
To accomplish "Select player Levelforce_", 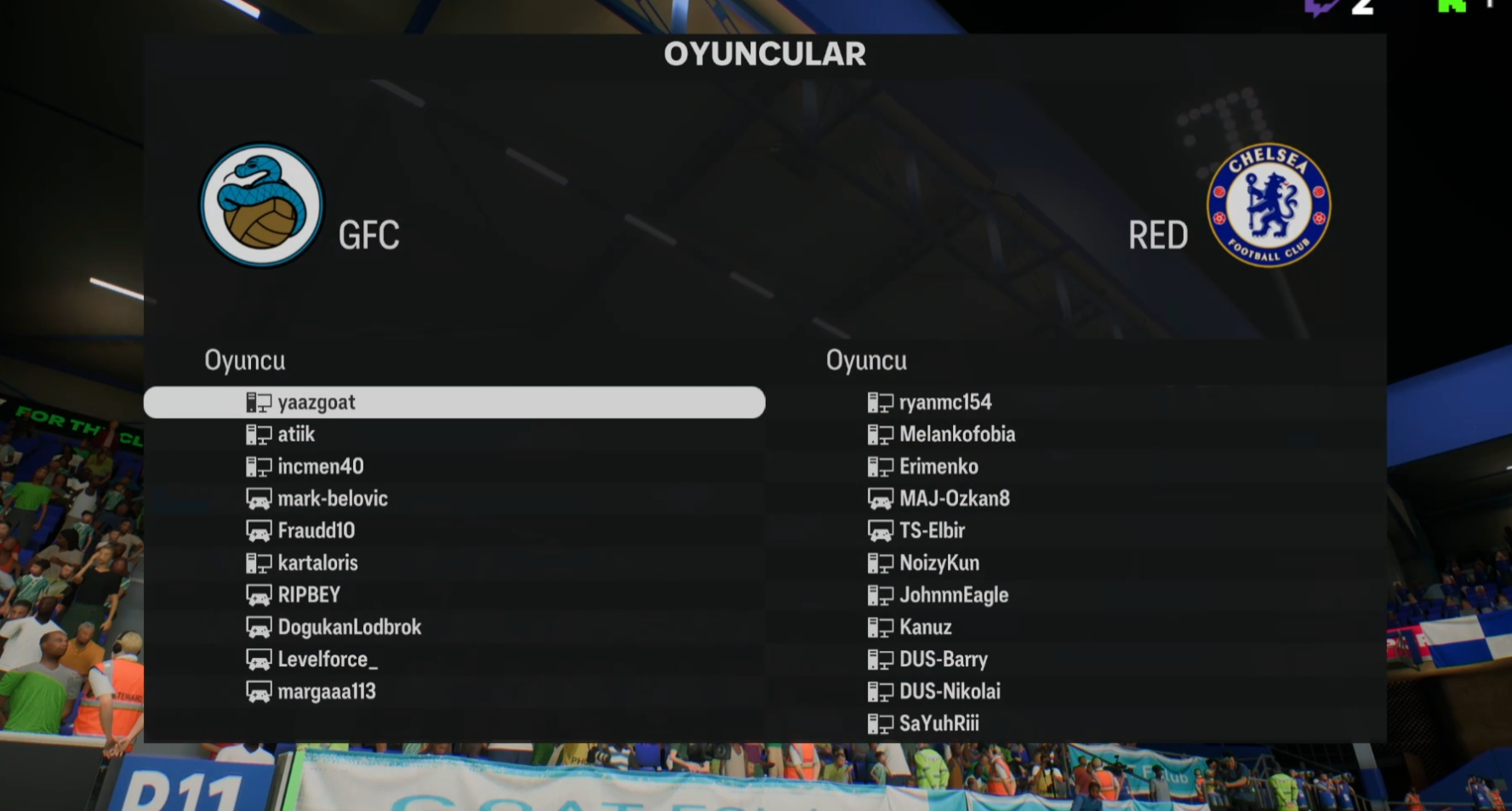I will [328, 660].
